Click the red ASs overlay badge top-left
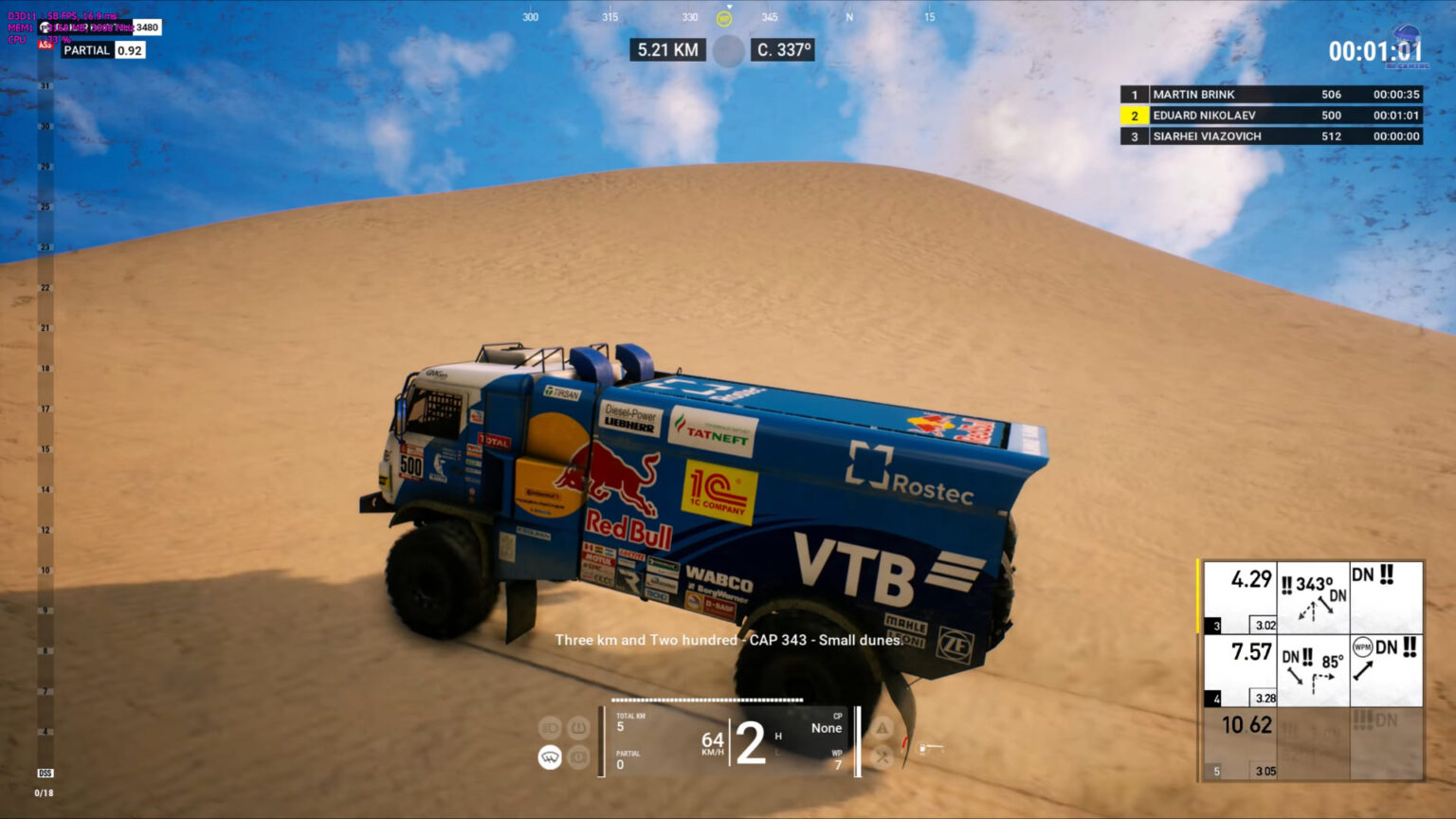The image size is (1456, 819). click(44, 44)
